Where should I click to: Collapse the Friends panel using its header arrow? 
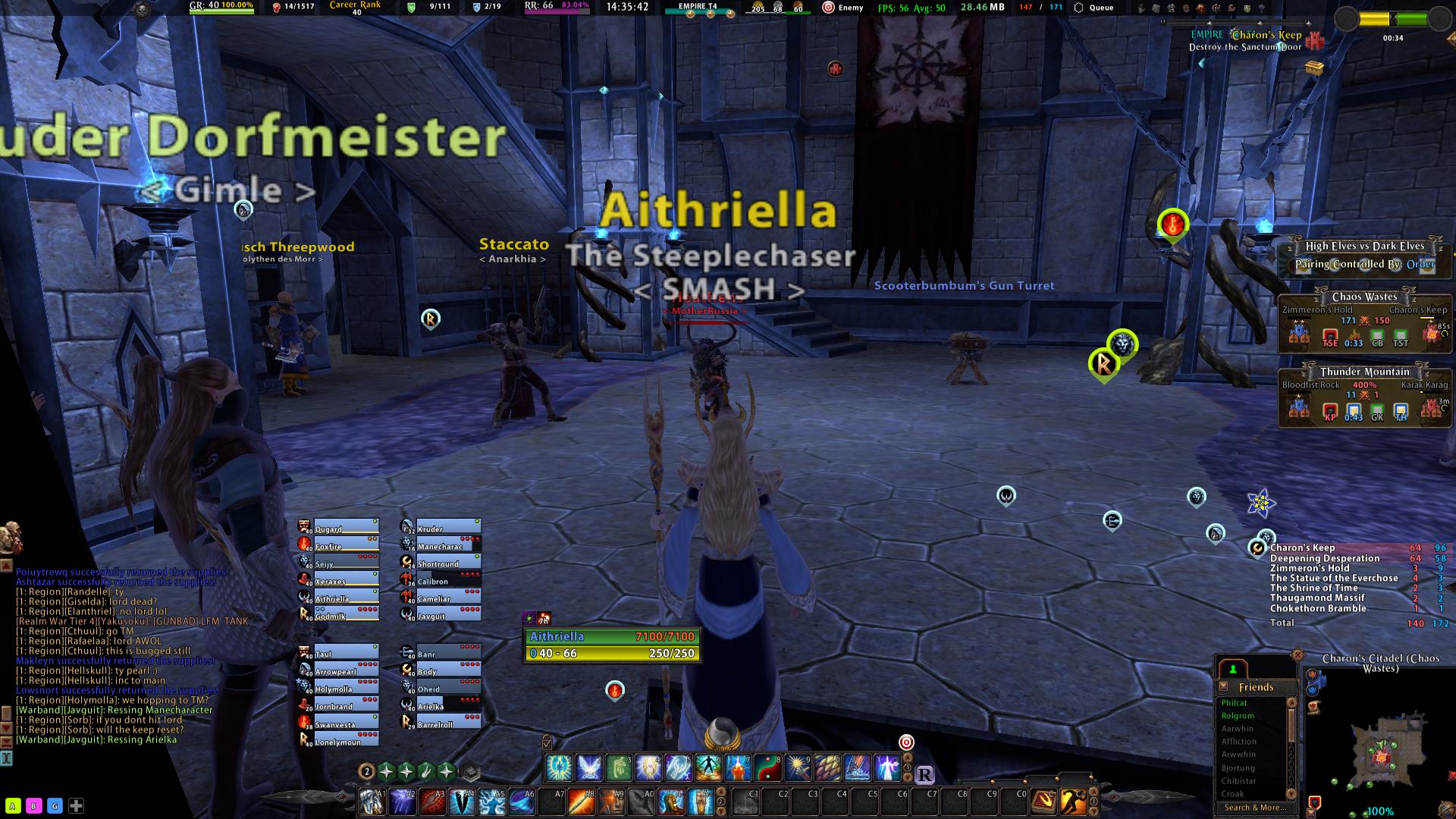(1223, 686)
